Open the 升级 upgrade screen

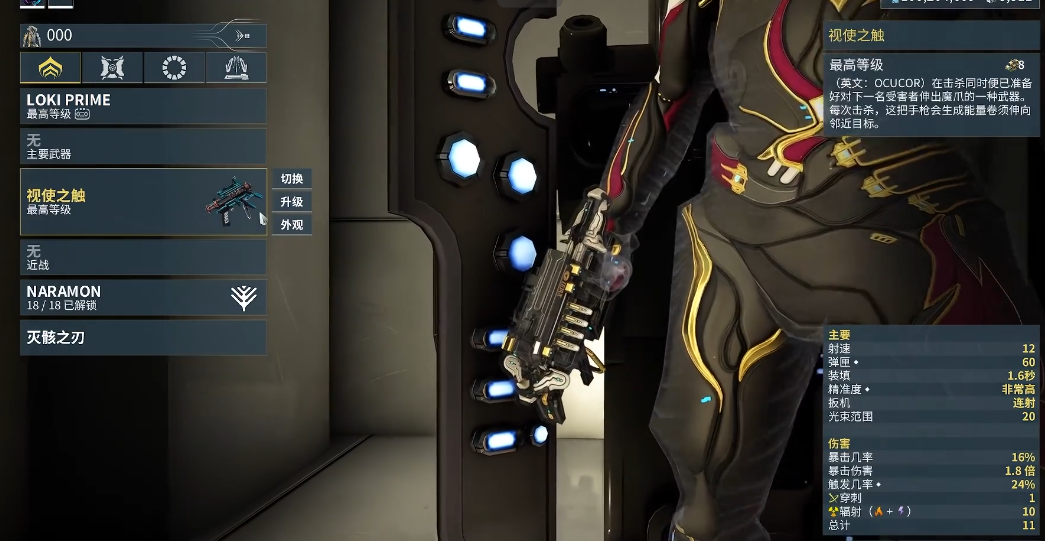tap(292, 202)
